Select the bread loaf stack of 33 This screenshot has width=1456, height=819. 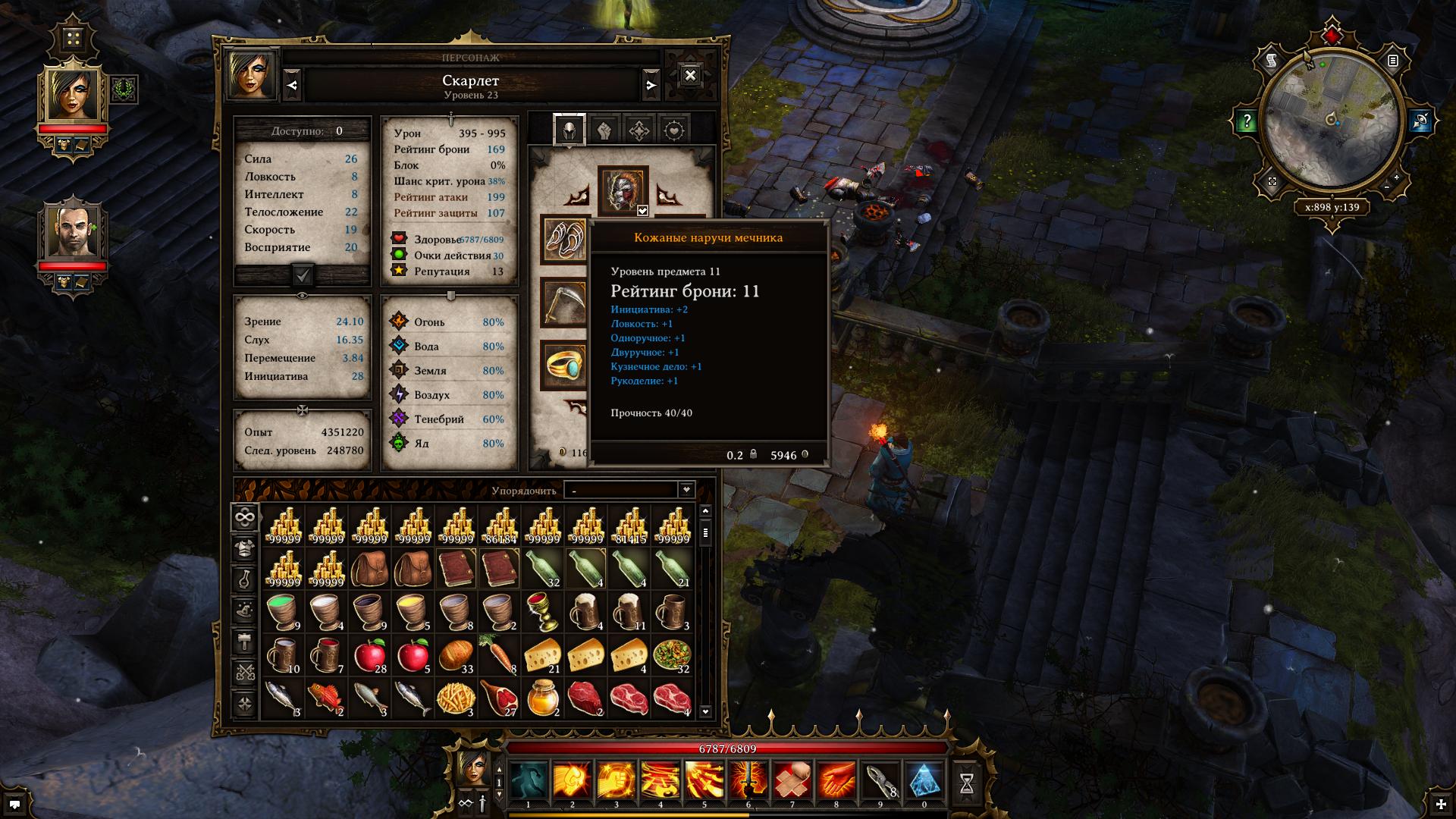(x=457, y=655)
